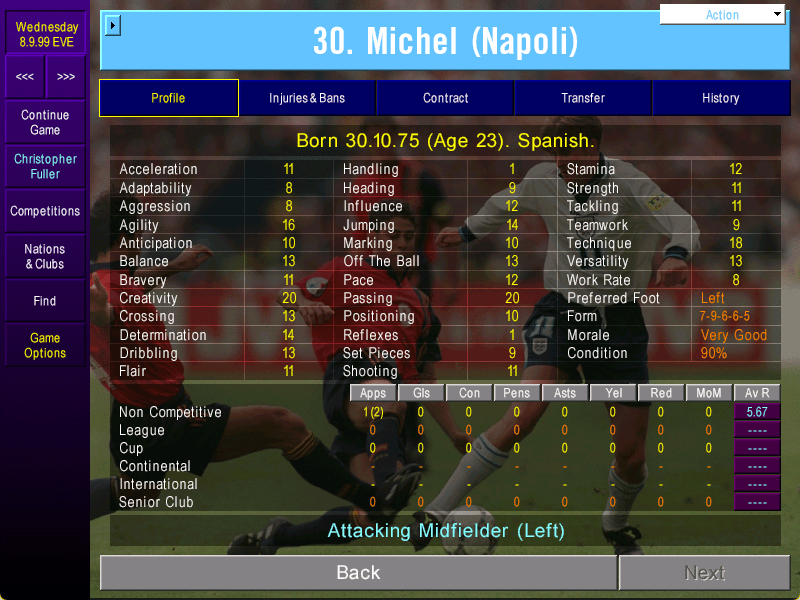Click the small arrow beside the player name
Viewport: 800px width, 600px height.
pos(112,25)
